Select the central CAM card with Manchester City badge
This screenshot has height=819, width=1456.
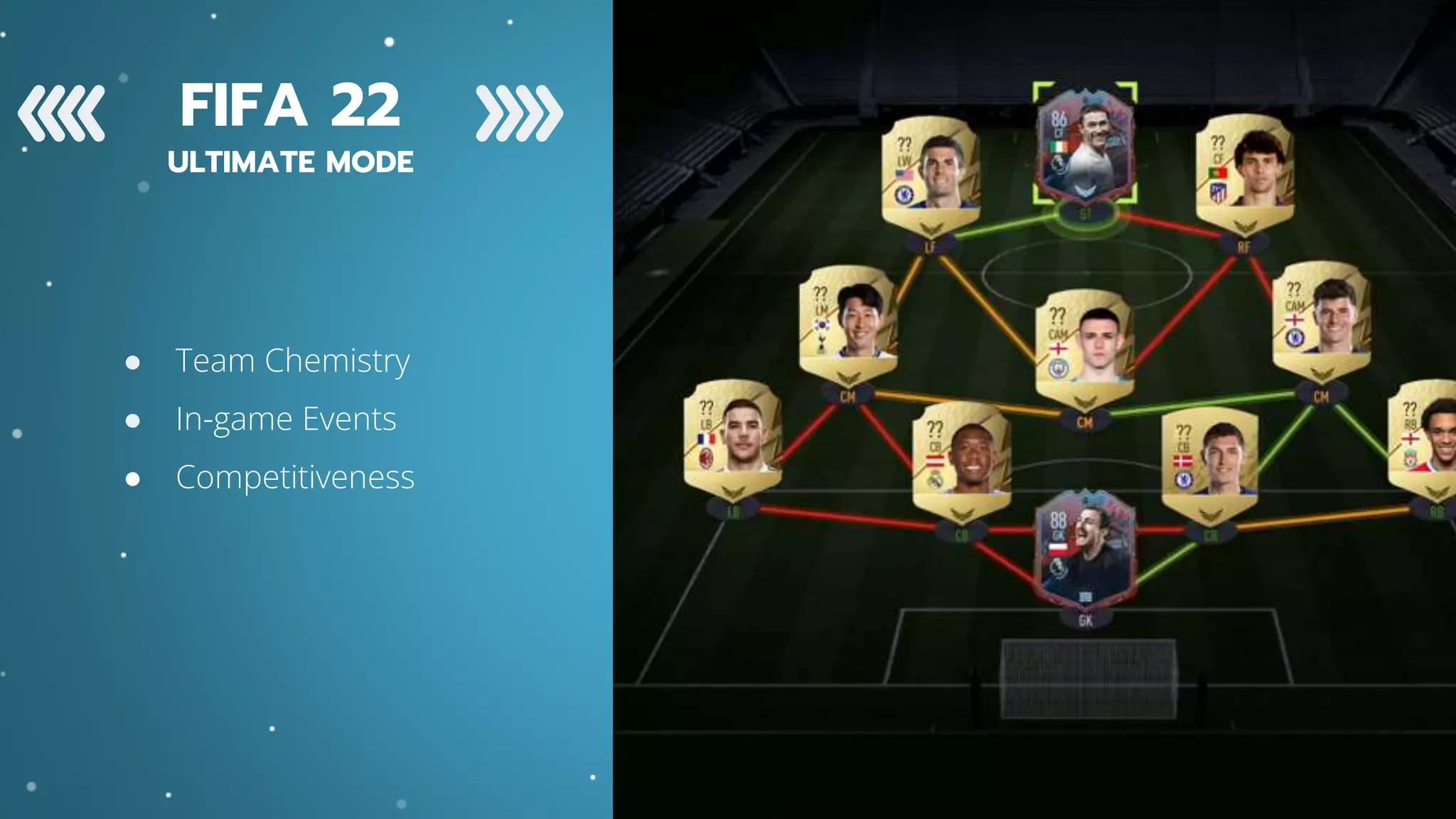coord(1084,345)
